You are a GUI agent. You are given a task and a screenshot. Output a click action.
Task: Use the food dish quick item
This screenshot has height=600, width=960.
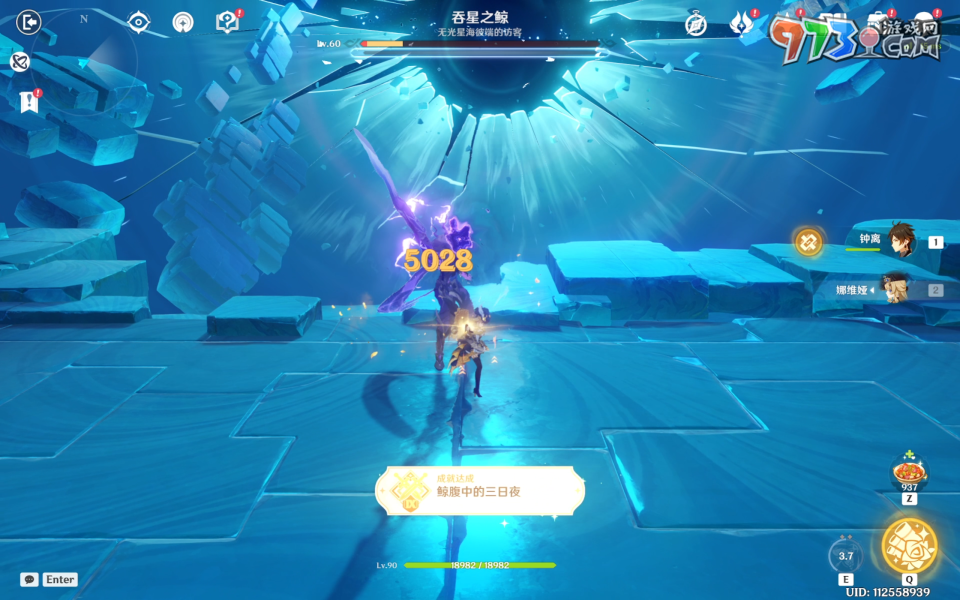click(909, 470)
